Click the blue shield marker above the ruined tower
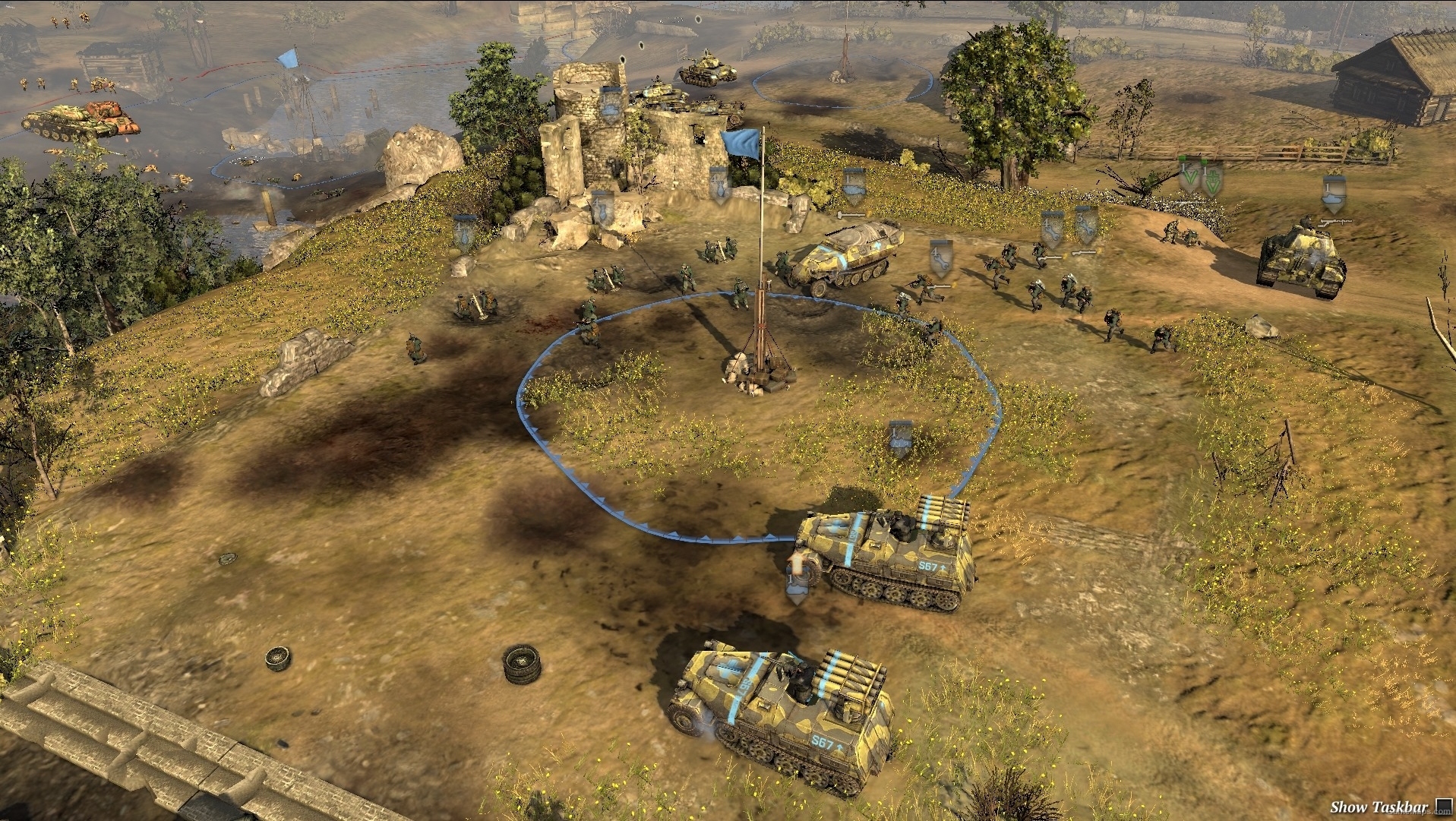The image size is (1456, 821). [608, 105]
